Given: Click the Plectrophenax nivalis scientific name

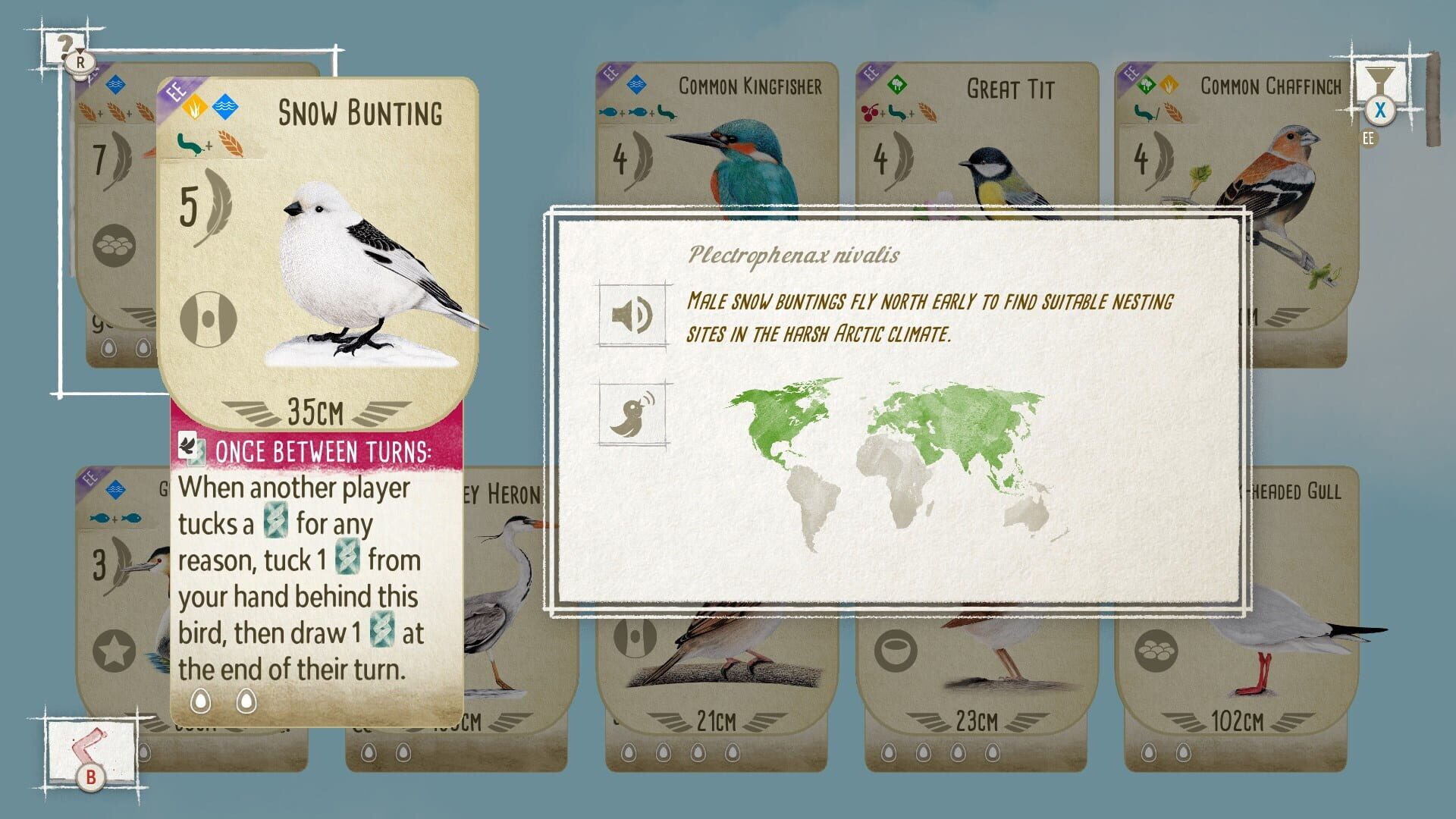Looking at the screenshot, I should [x=793, y=256].
